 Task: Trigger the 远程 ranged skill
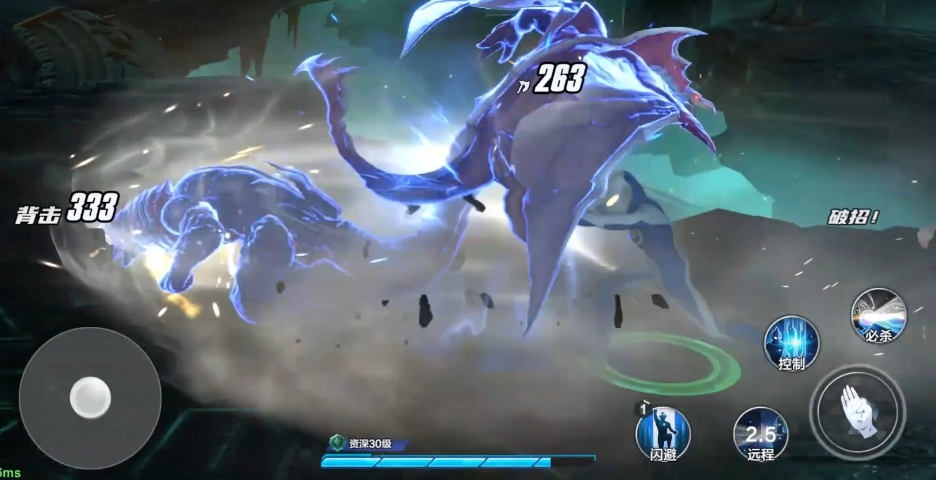760,433
